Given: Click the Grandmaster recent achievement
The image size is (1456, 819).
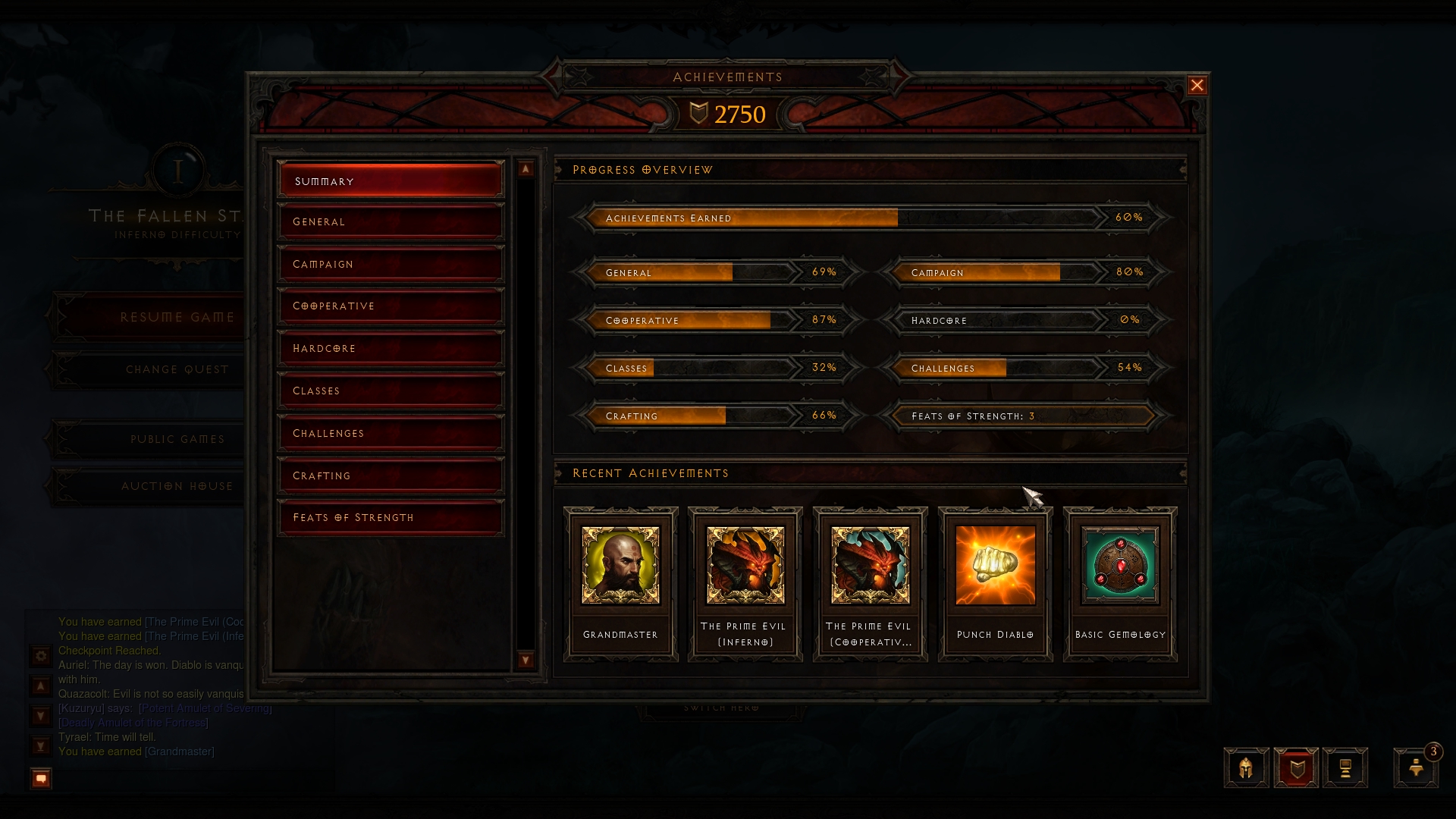Looking at the screenshot, I should tap(620, 582).
